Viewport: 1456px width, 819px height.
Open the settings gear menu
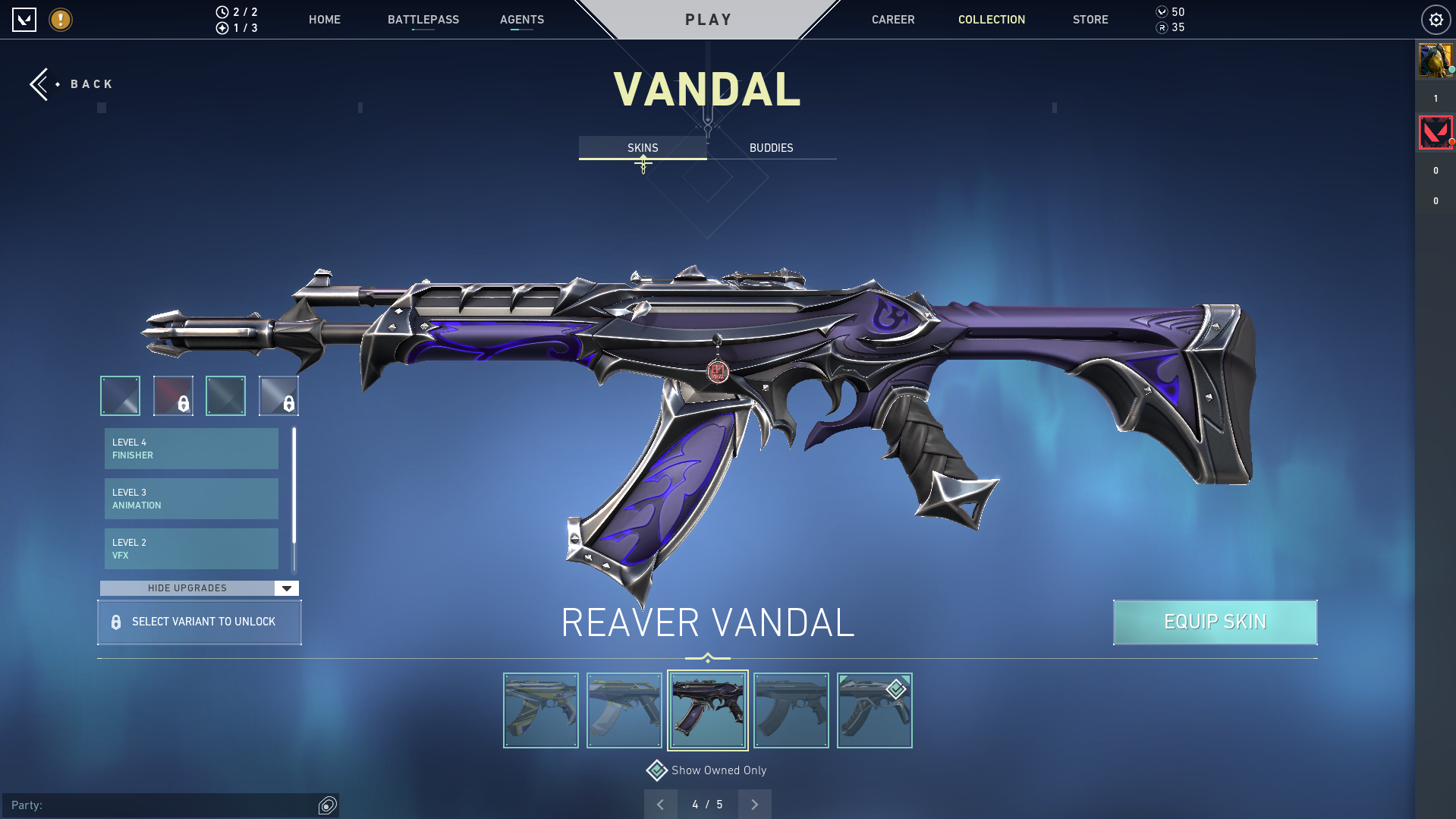pyautogui.click(x=1436, y=20)
